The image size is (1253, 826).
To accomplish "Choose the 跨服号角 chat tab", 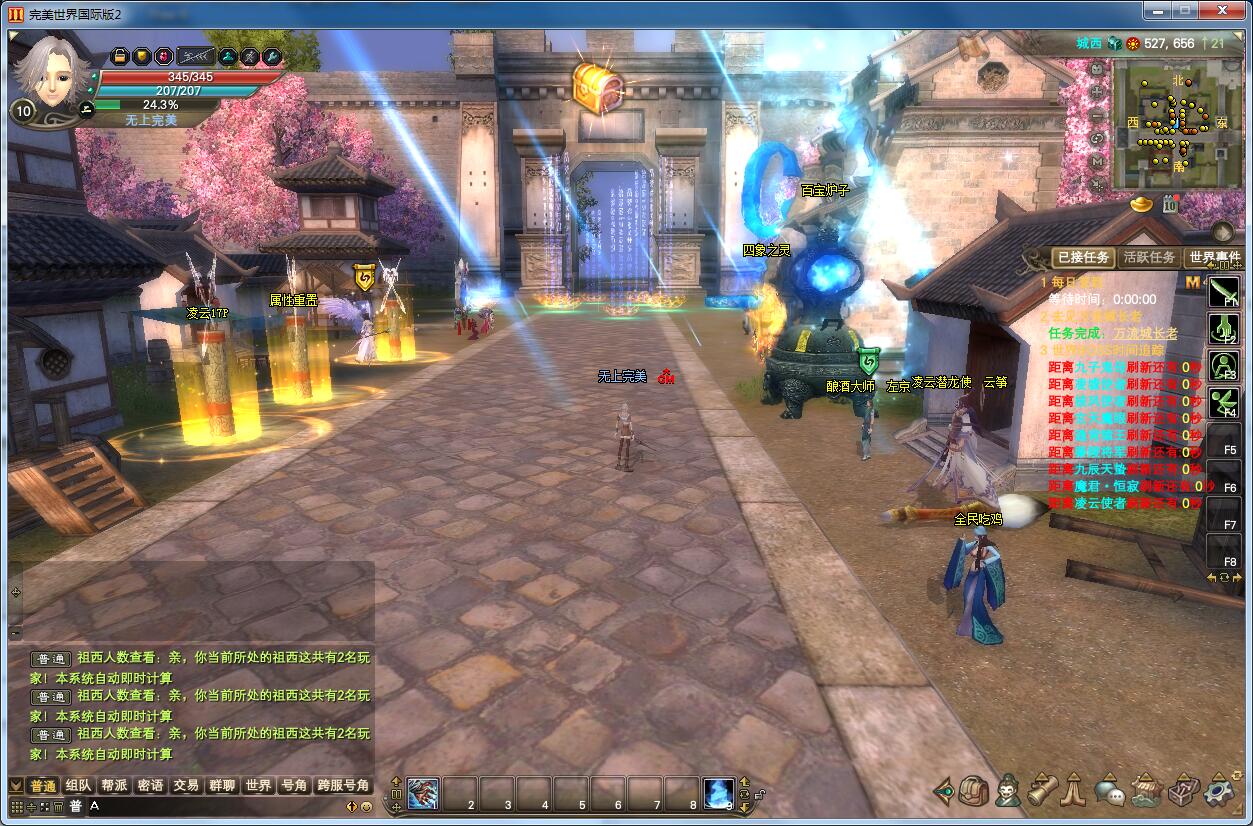I will pyautogui.click(x=343, y=786).
